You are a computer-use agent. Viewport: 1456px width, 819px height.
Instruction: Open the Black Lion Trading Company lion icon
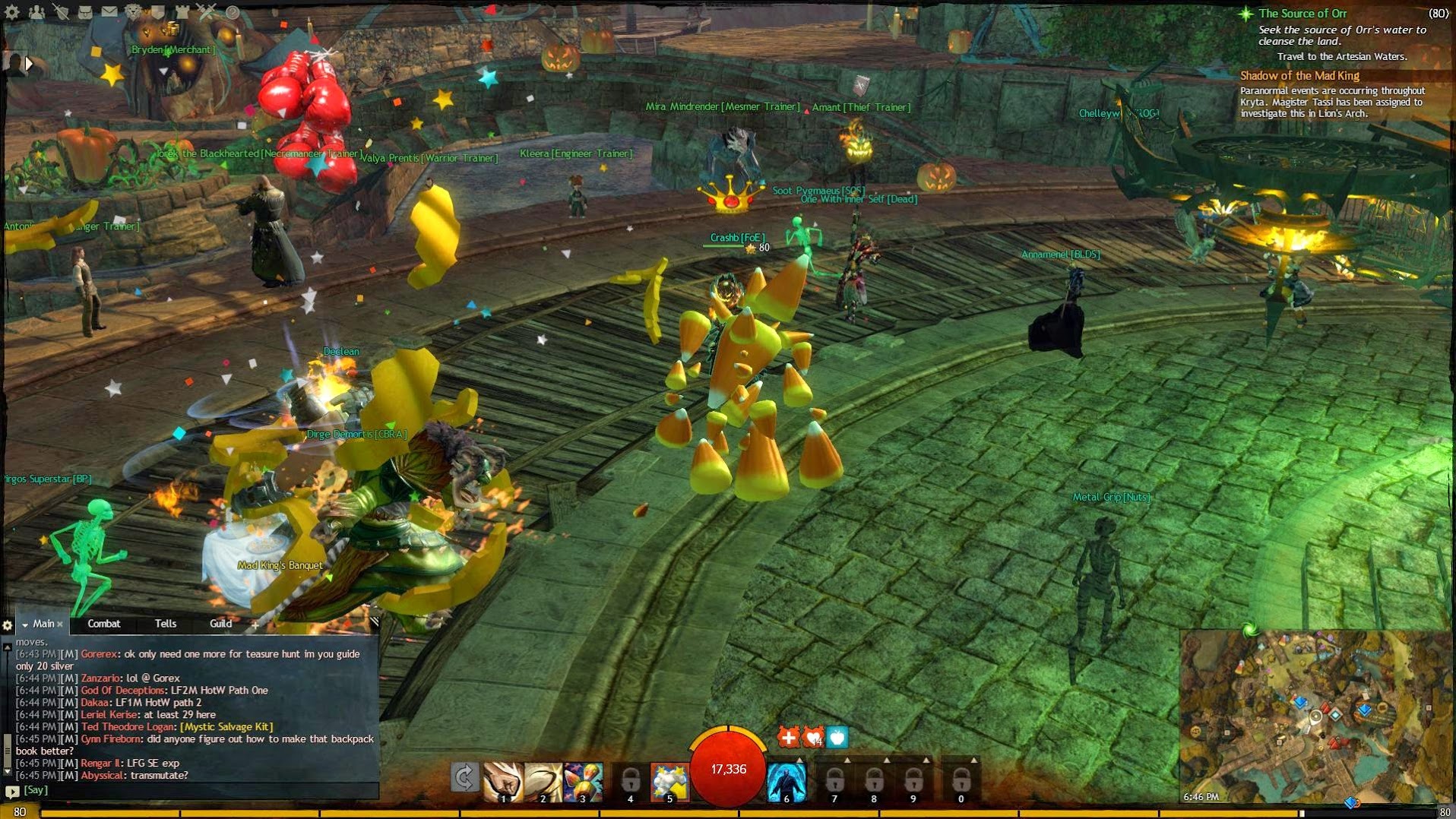pos(134,11)
